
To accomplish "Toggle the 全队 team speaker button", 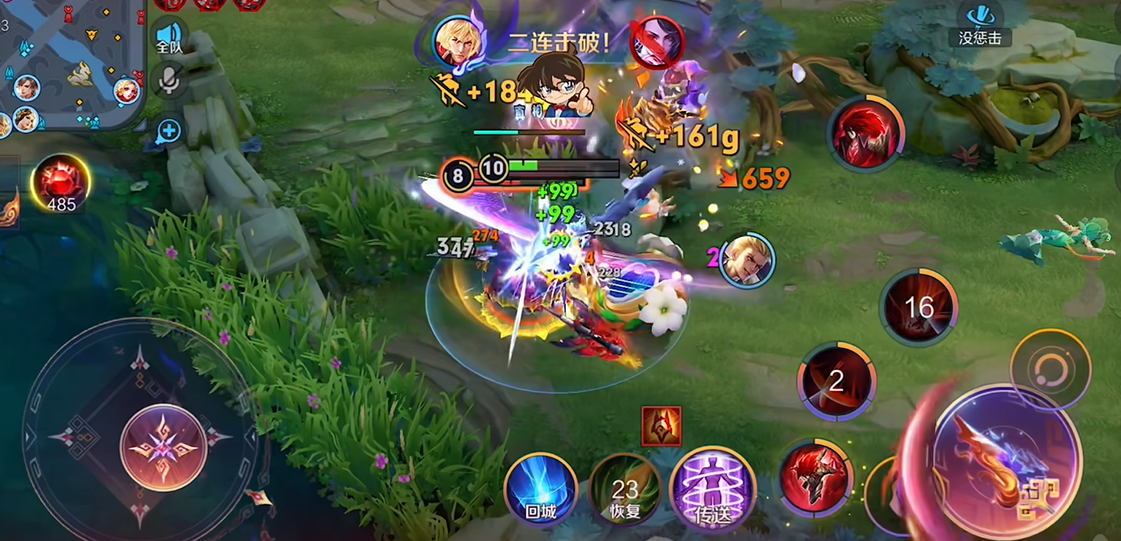I will click(x=169, y=37).
